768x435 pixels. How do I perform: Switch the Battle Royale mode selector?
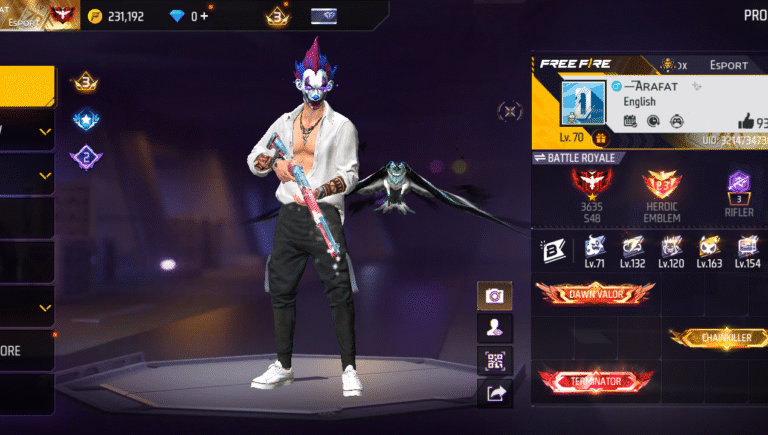tap(580, 158)
